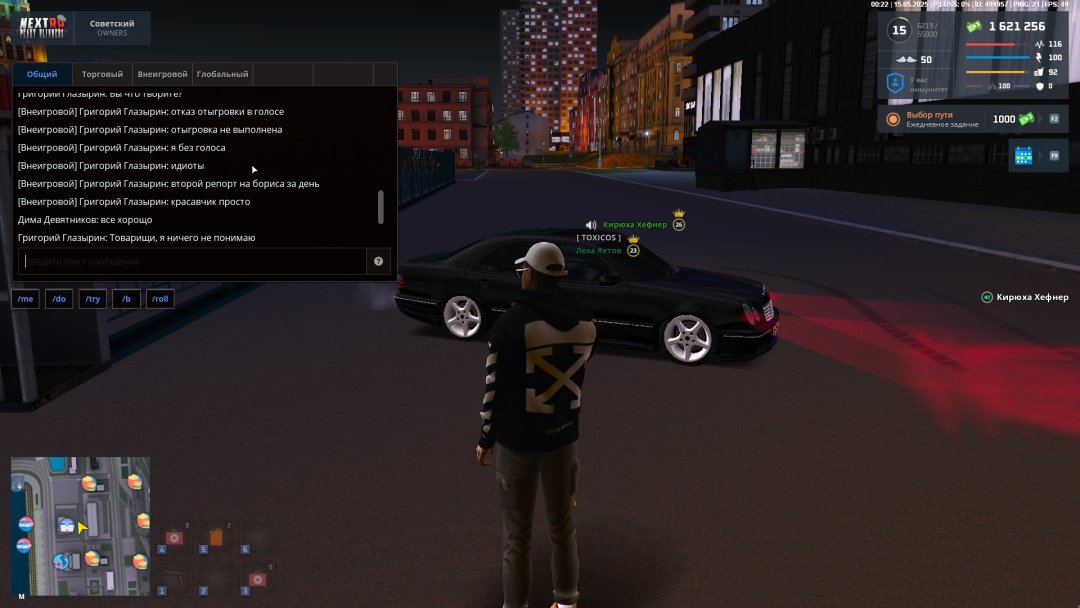Switch to the Общий chat tab
This screenshot has width=1080, height=608.
42,74
